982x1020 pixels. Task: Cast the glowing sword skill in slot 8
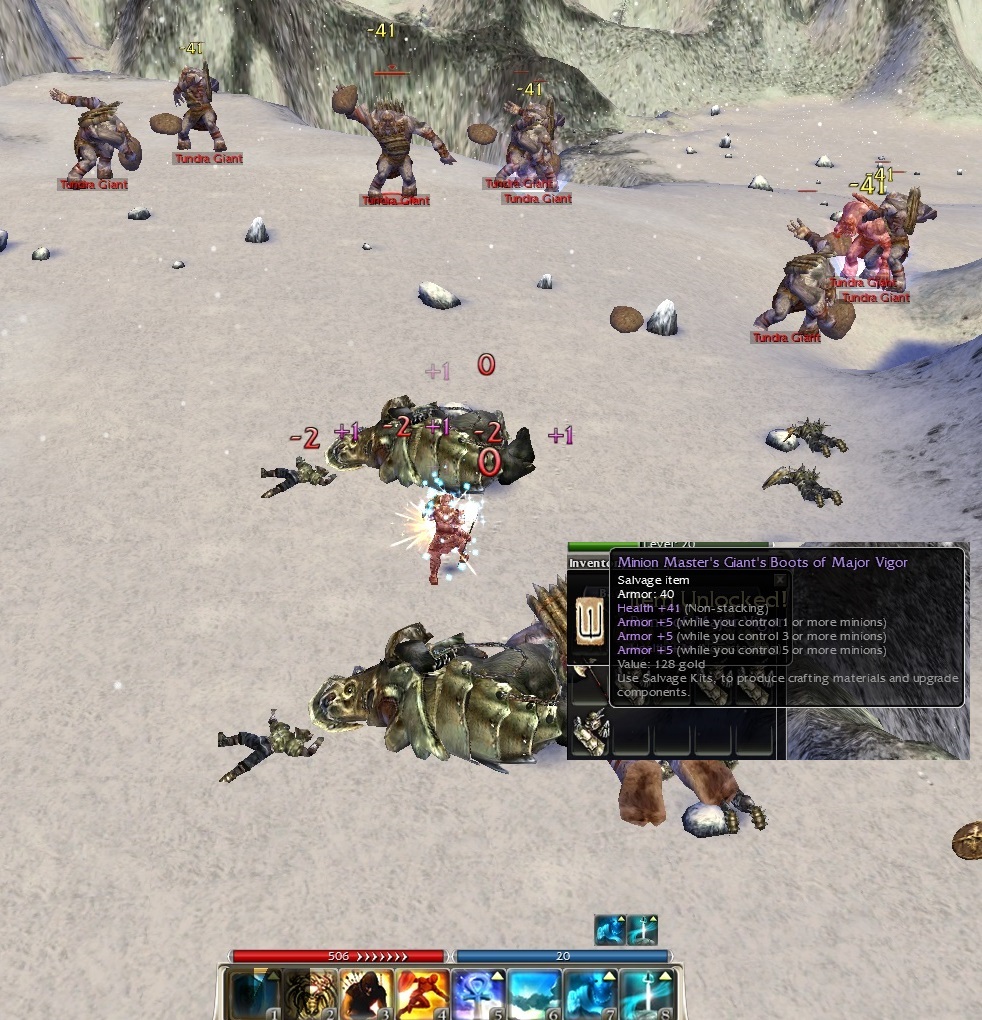coord(645,994)
